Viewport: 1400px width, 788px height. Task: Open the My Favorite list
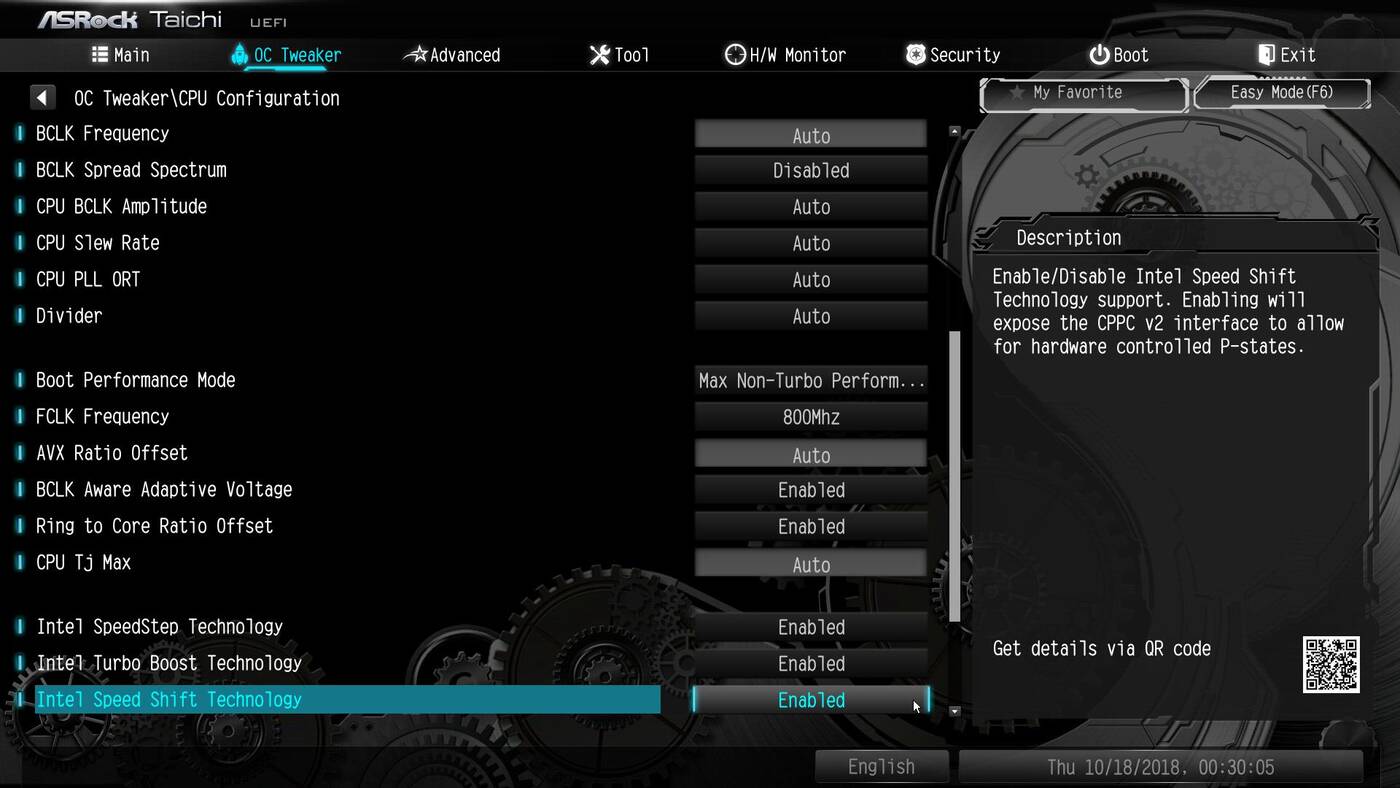tap(1083, 93)
